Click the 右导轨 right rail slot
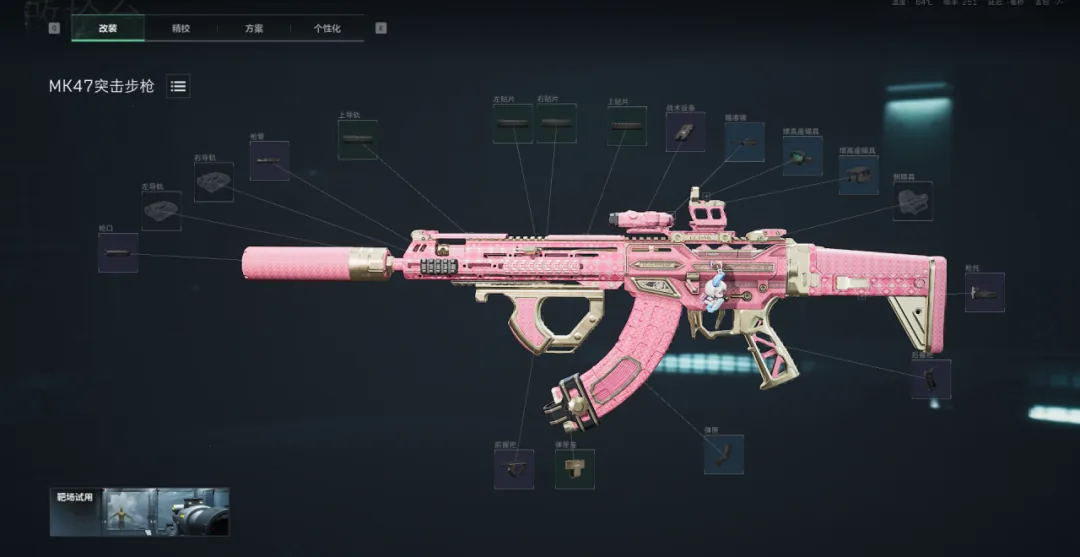The image size is (1080, 557). pos(213,182)
